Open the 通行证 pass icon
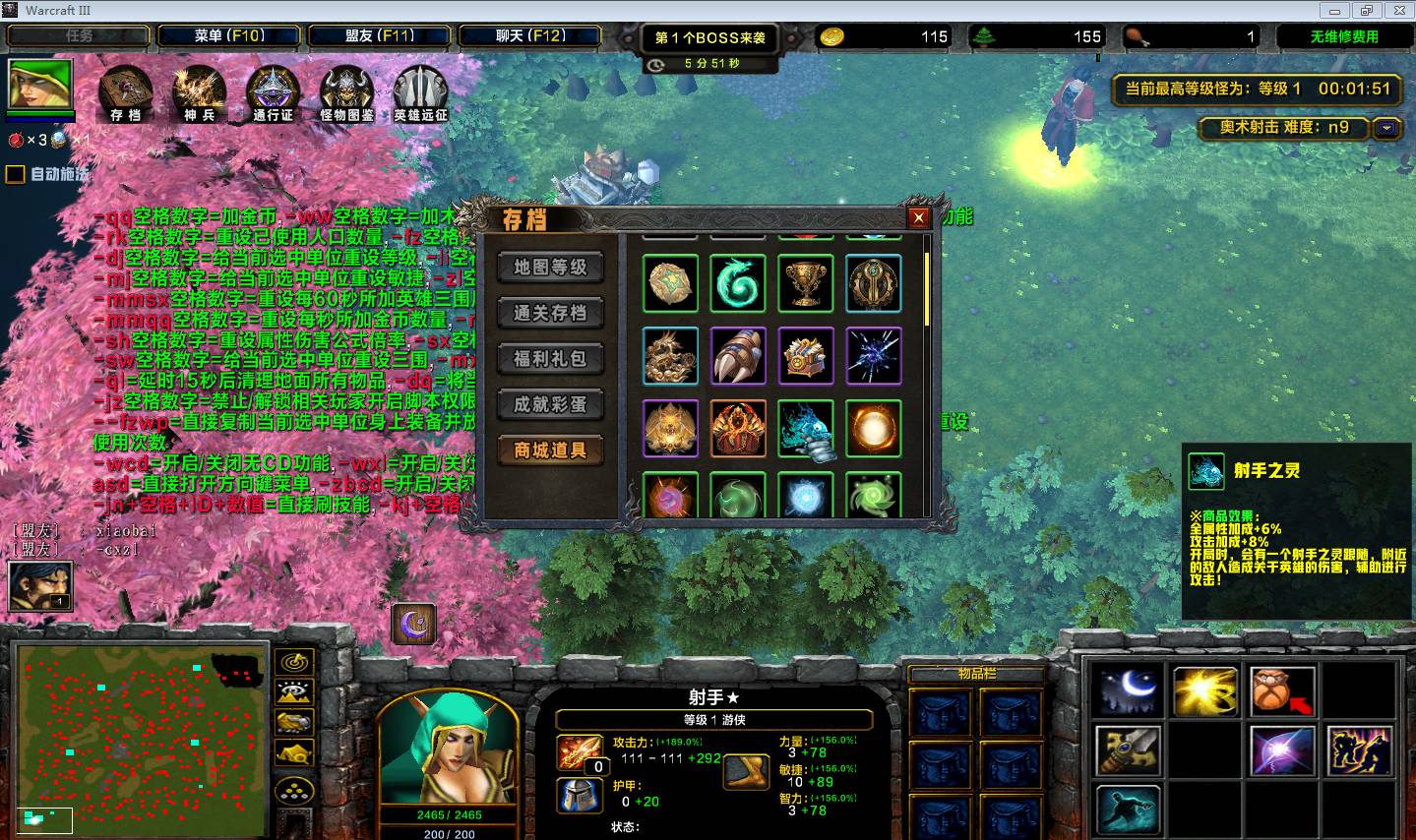 pos(273,93)
